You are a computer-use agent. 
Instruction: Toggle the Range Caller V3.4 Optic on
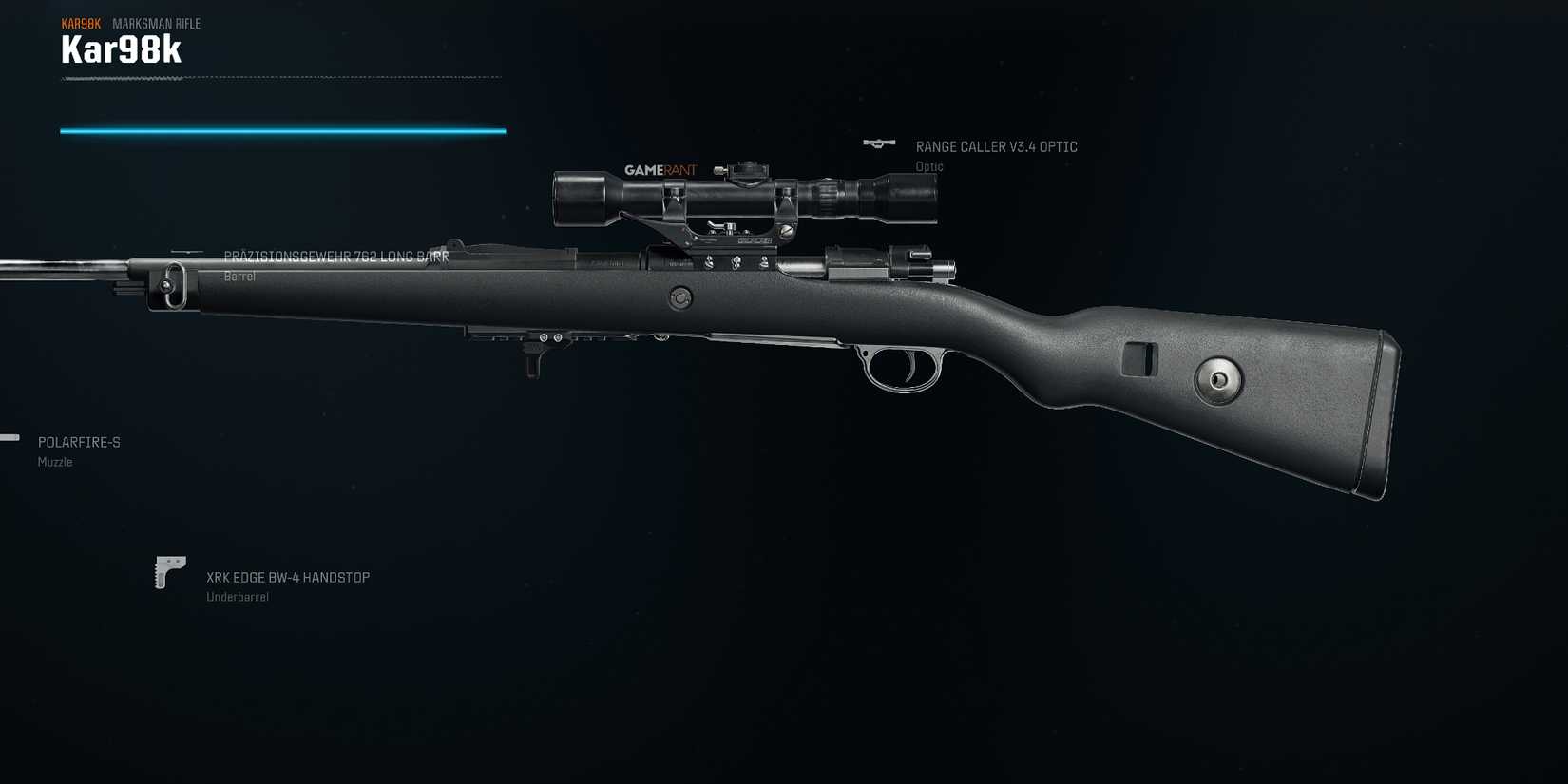[x=995, y=146]
